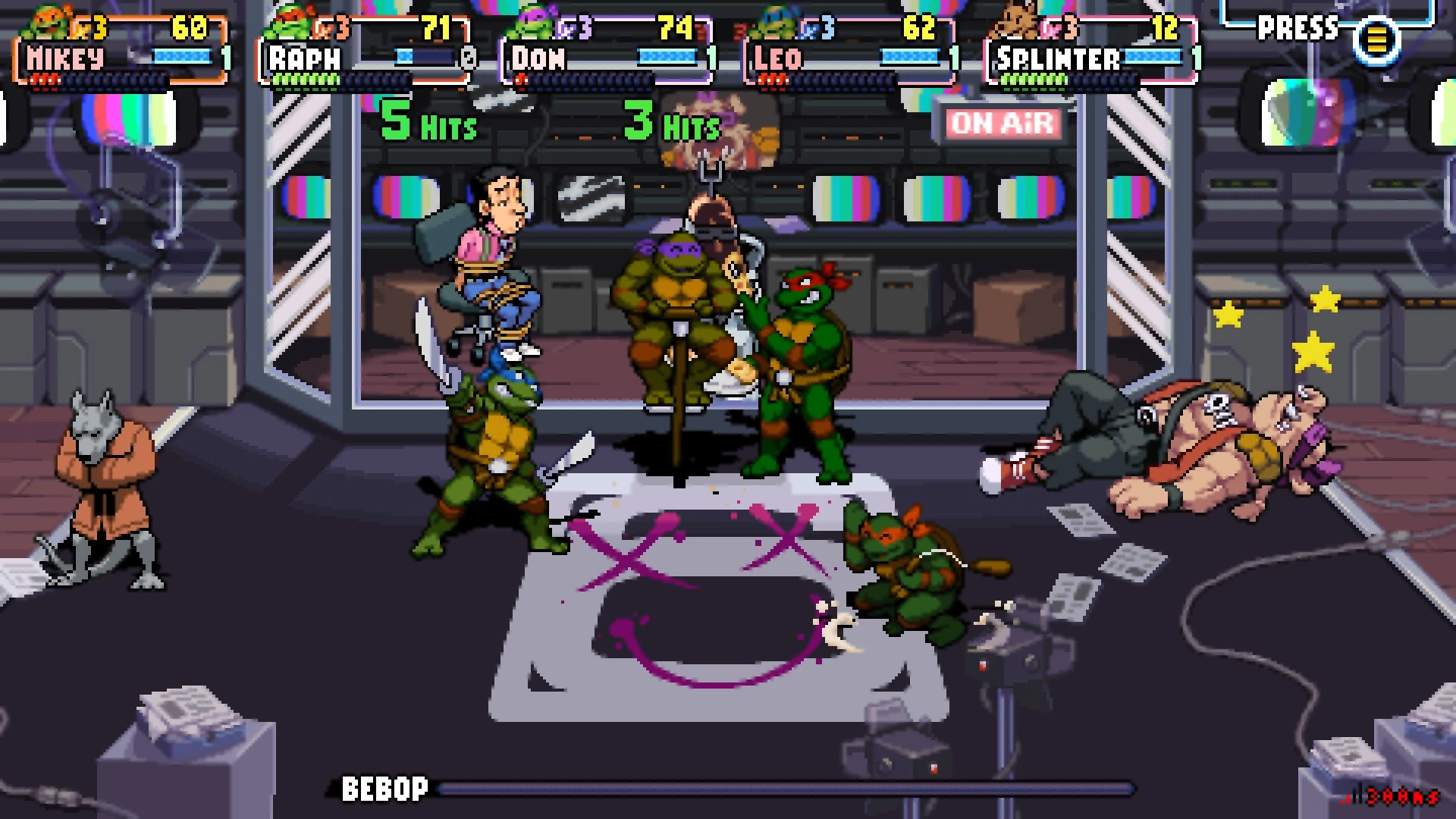
Task: Click the BEBOP boss name label
Action: [381, 789]
